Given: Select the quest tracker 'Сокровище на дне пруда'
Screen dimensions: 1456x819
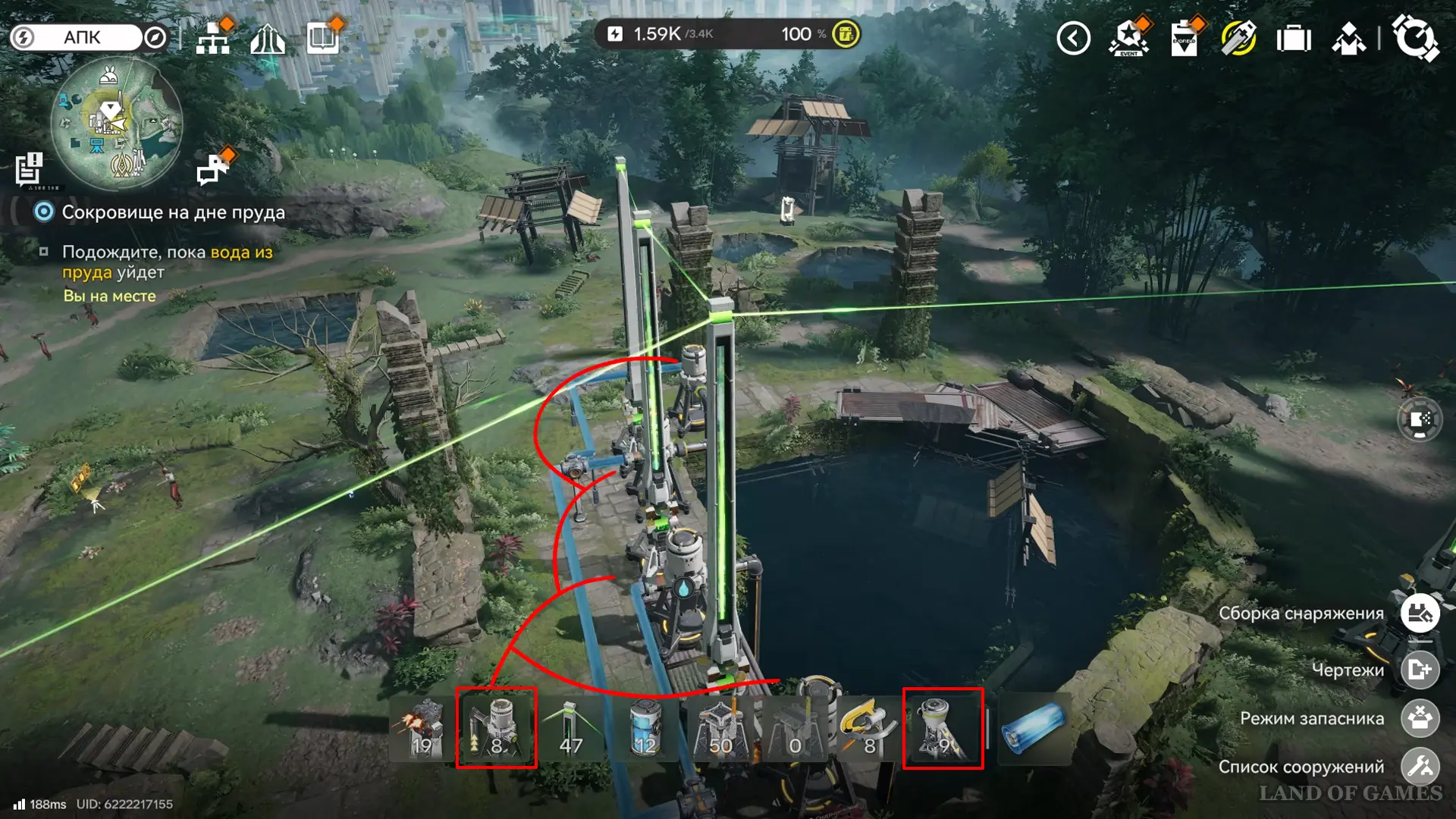Looking at the screenshot, I should coord(173,212).
